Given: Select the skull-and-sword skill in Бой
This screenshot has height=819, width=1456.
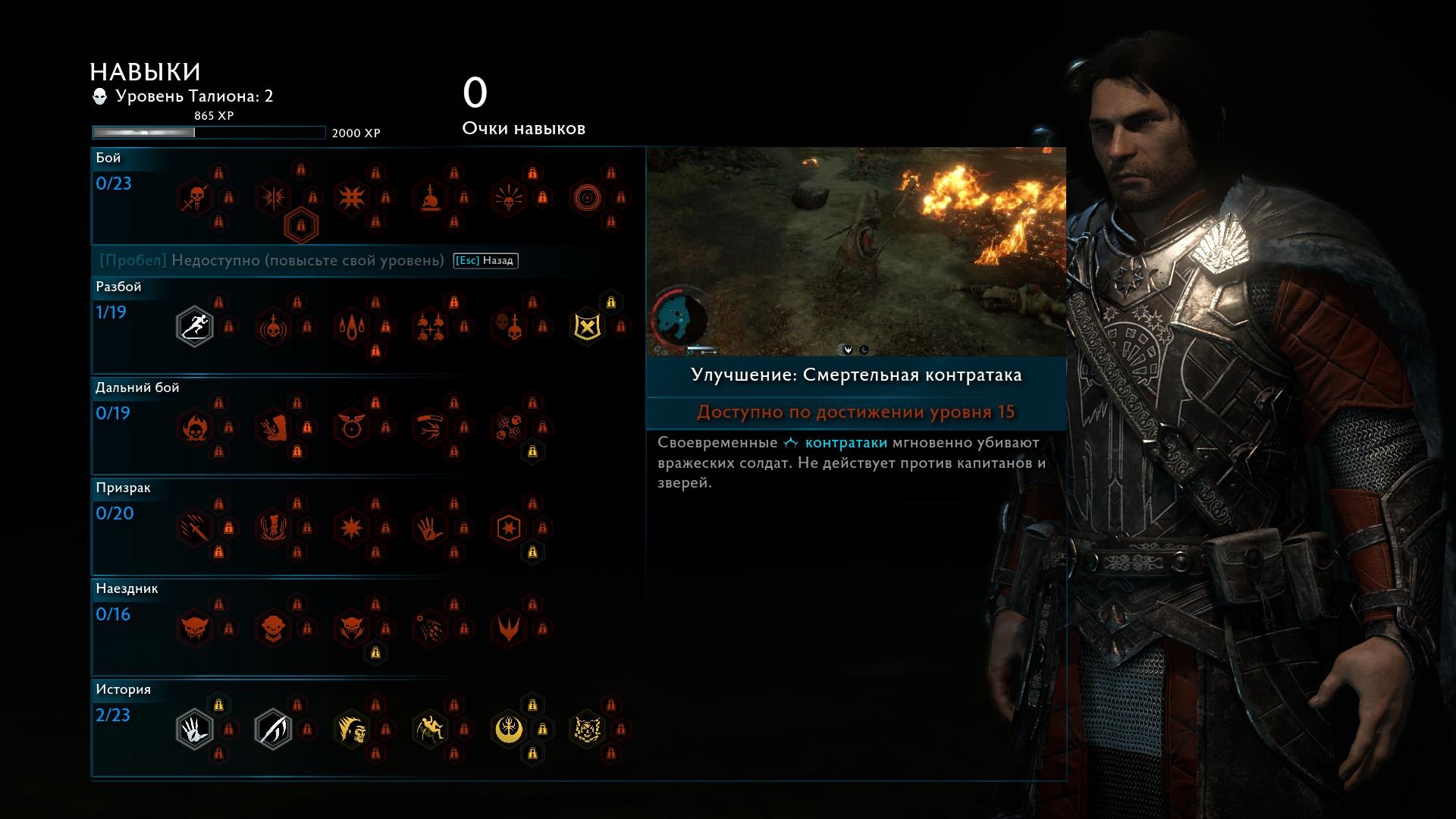Looking at the screenshot, I should pyautogui.click(x=195, y=198).
